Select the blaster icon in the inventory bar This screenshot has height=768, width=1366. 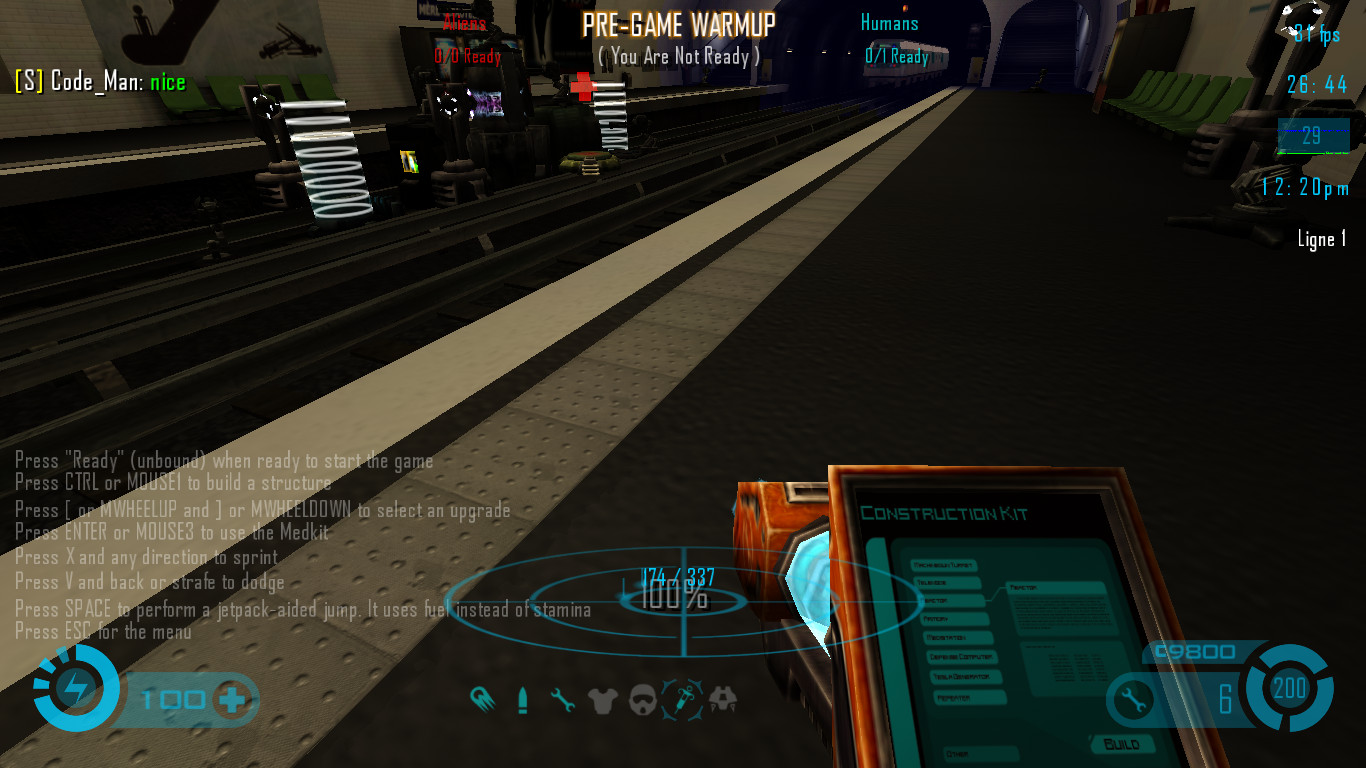point(480,699)
